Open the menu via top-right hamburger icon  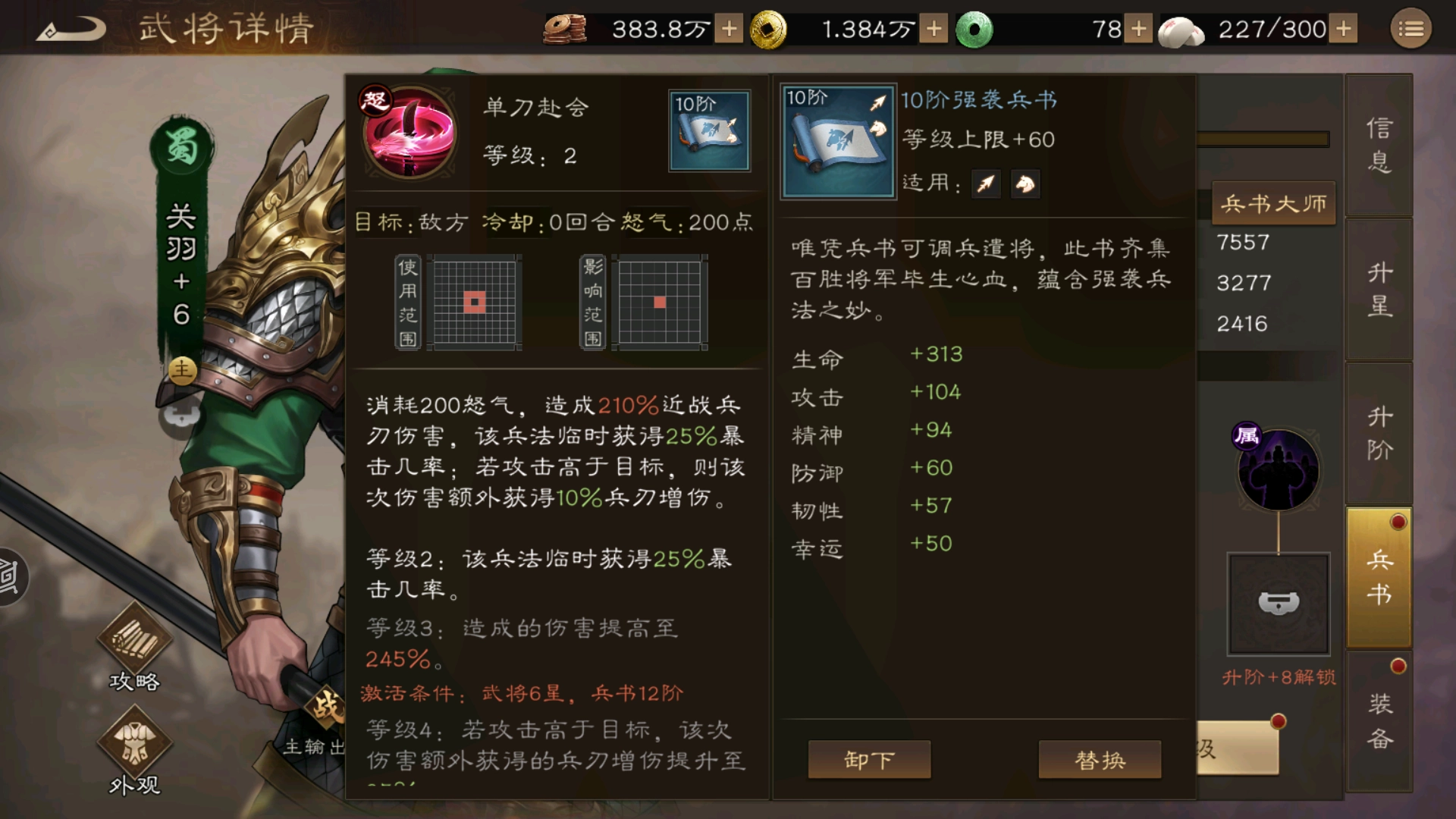(1410, 29)
